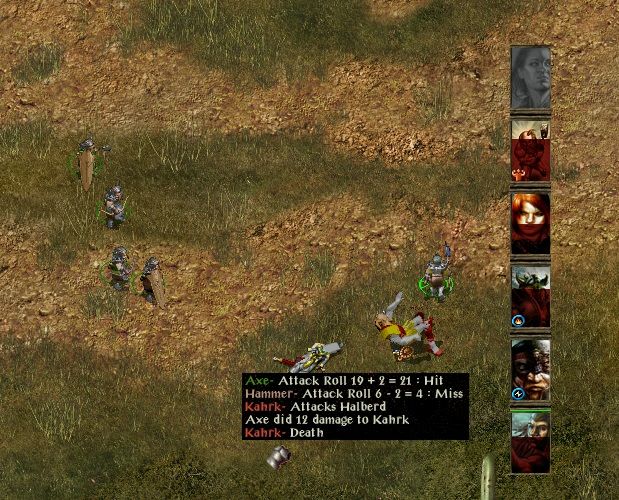Select the greyed-out woman's portrait
This screenshot has height=500, width=619.
[x=530, y=78]
